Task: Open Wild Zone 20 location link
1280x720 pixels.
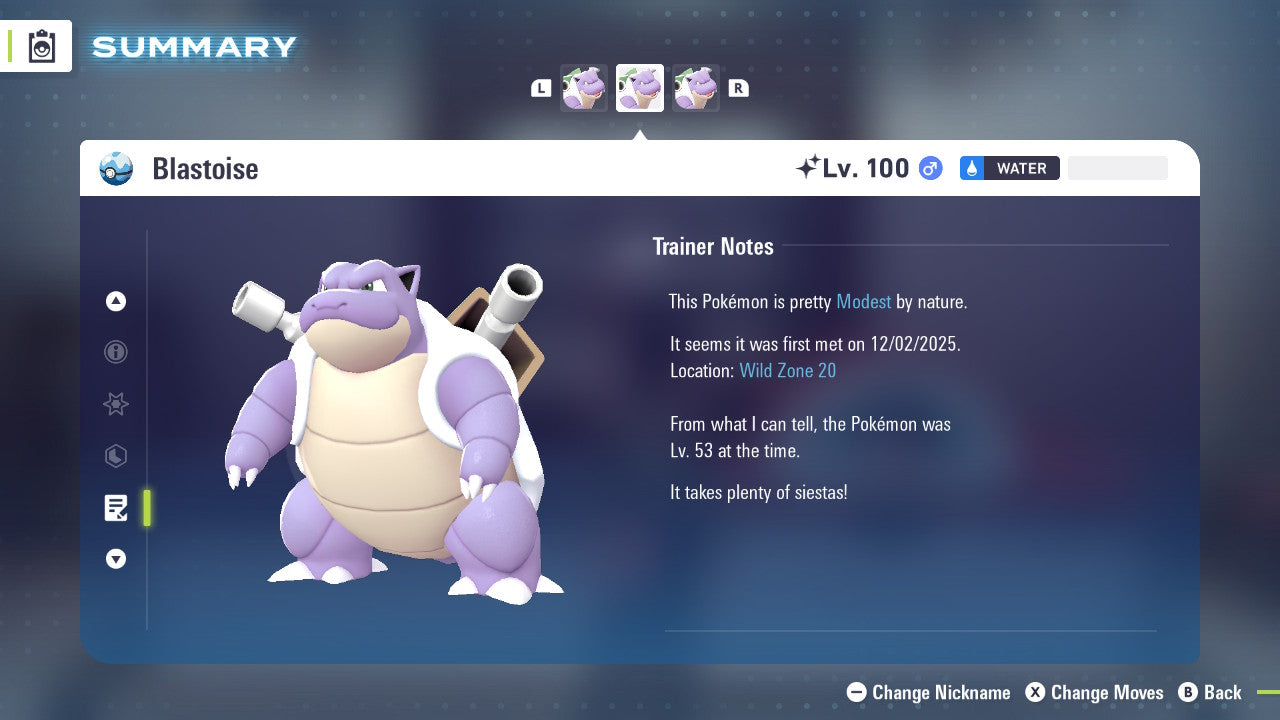Action: click(788, 370)
